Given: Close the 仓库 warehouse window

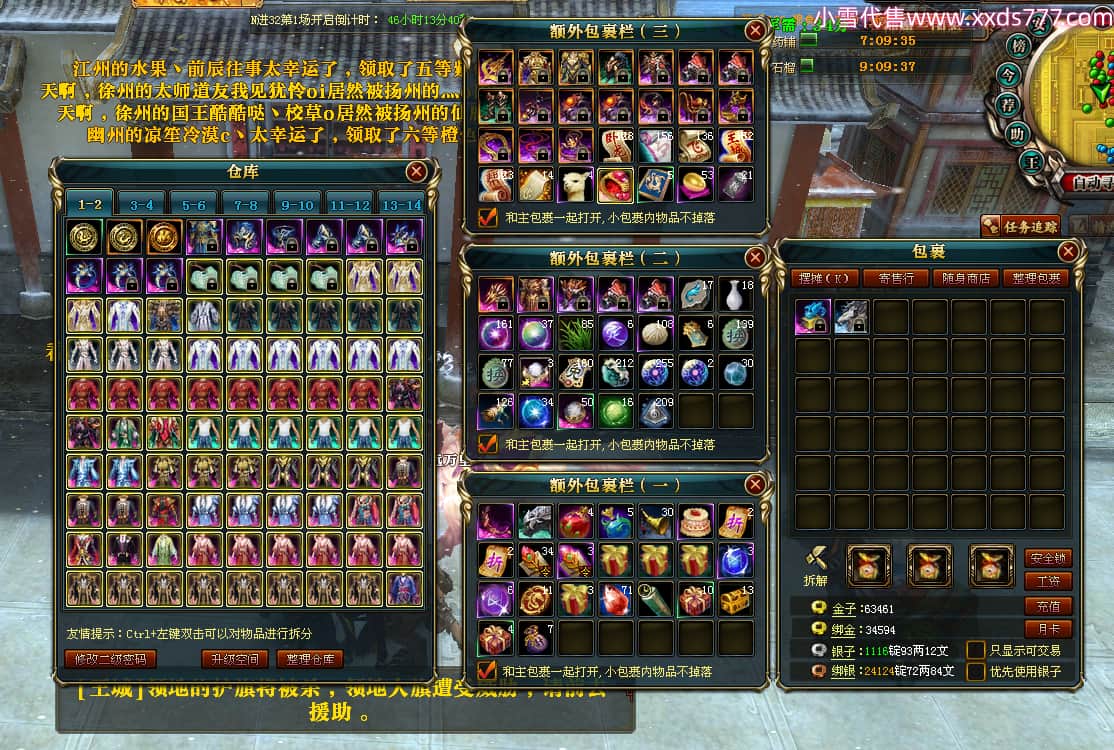Looking at the screenshot, I should point(417,172).
